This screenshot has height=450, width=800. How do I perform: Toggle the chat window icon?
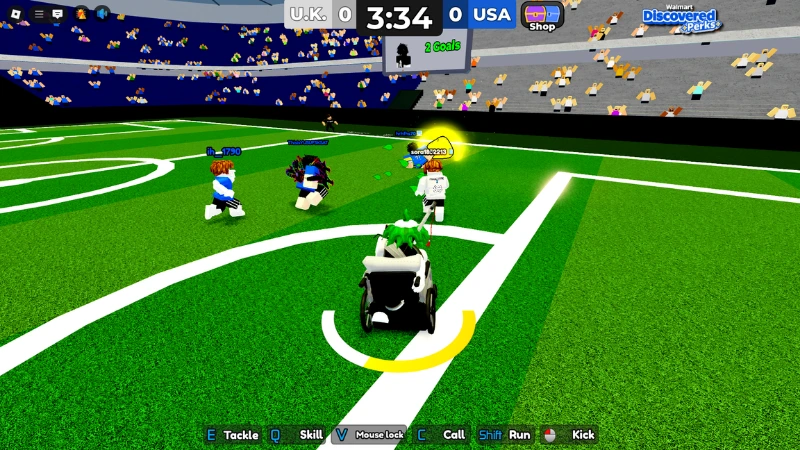[57, 14]
